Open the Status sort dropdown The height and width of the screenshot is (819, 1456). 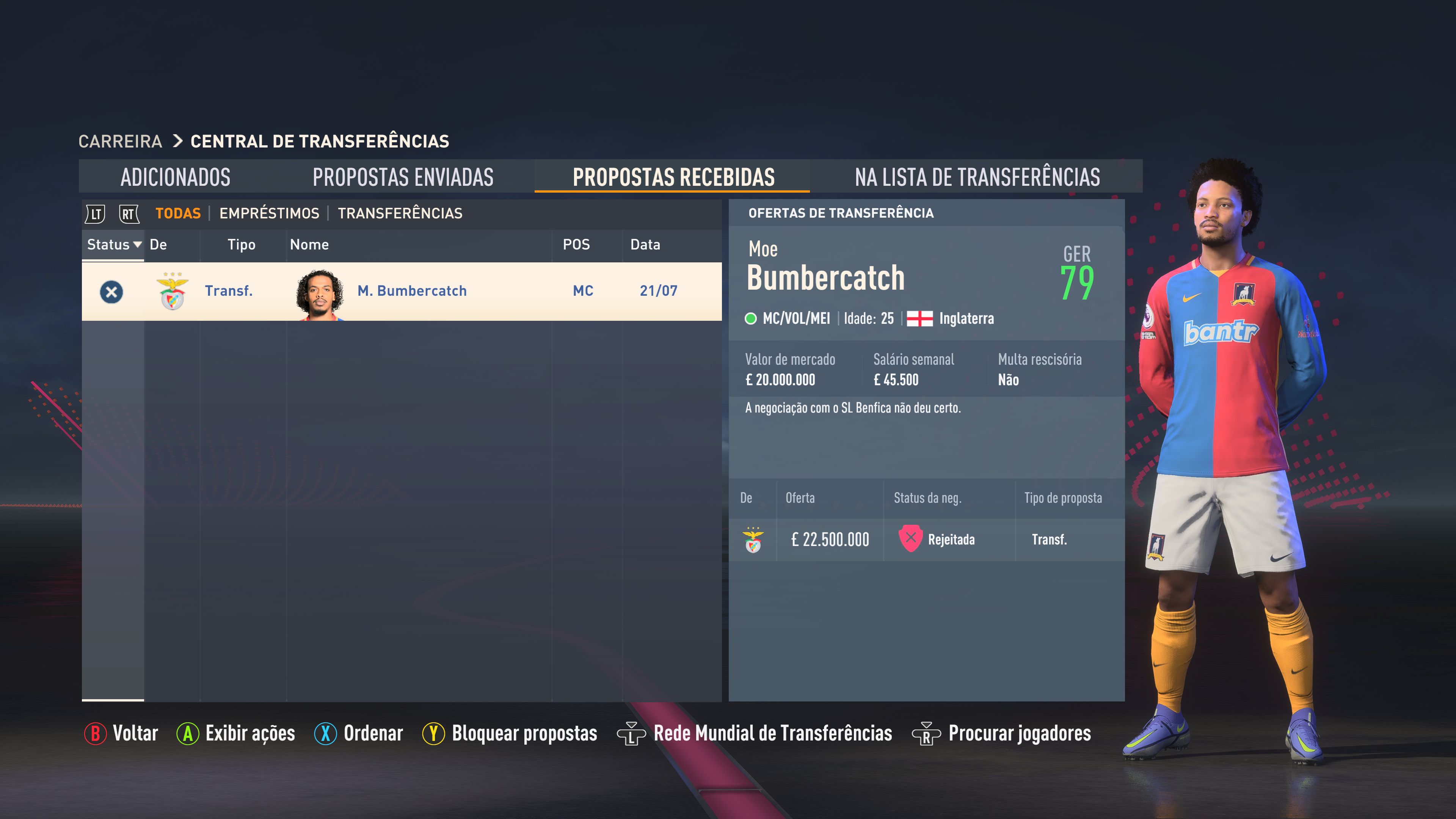[x=113, y=245]
